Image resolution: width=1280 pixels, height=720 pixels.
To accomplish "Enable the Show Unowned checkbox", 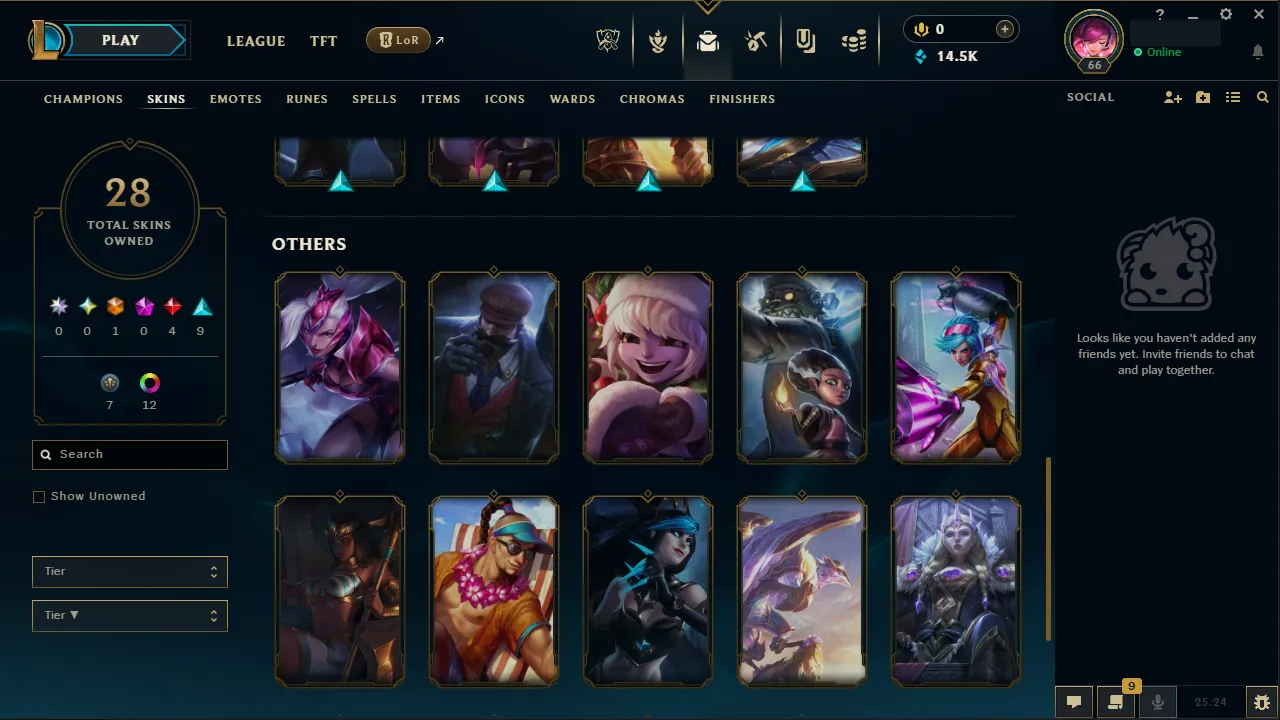I will coord(39,496).
